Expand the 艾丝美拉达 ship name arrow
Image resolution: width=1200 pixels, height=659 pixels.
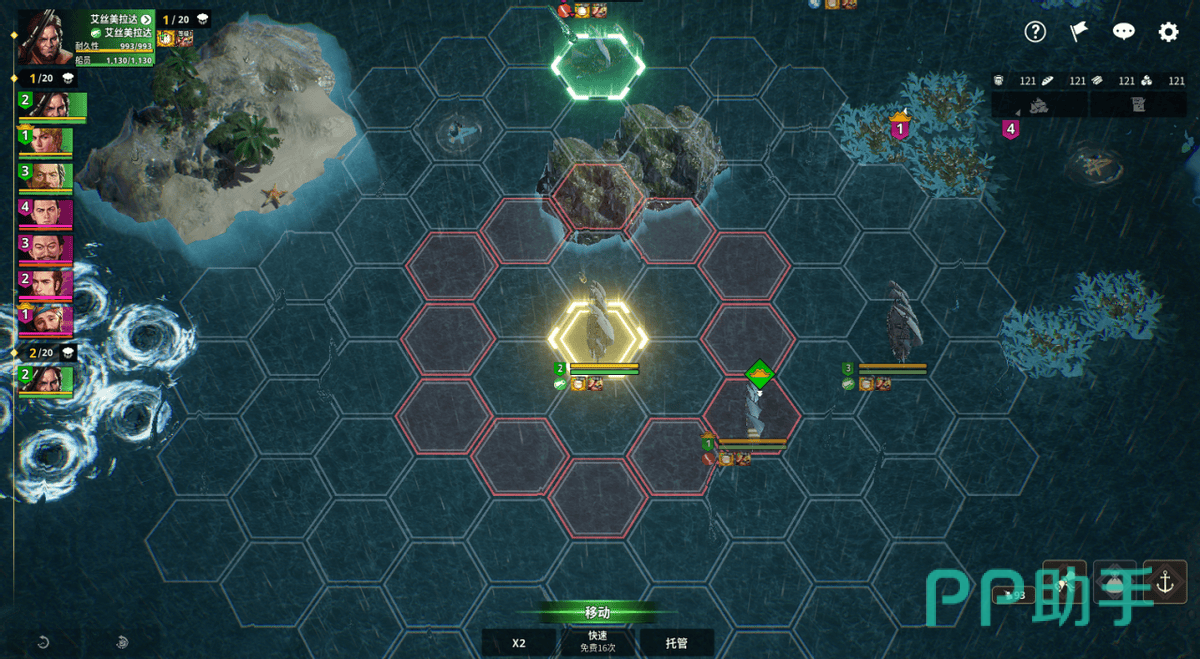(146, 19)
